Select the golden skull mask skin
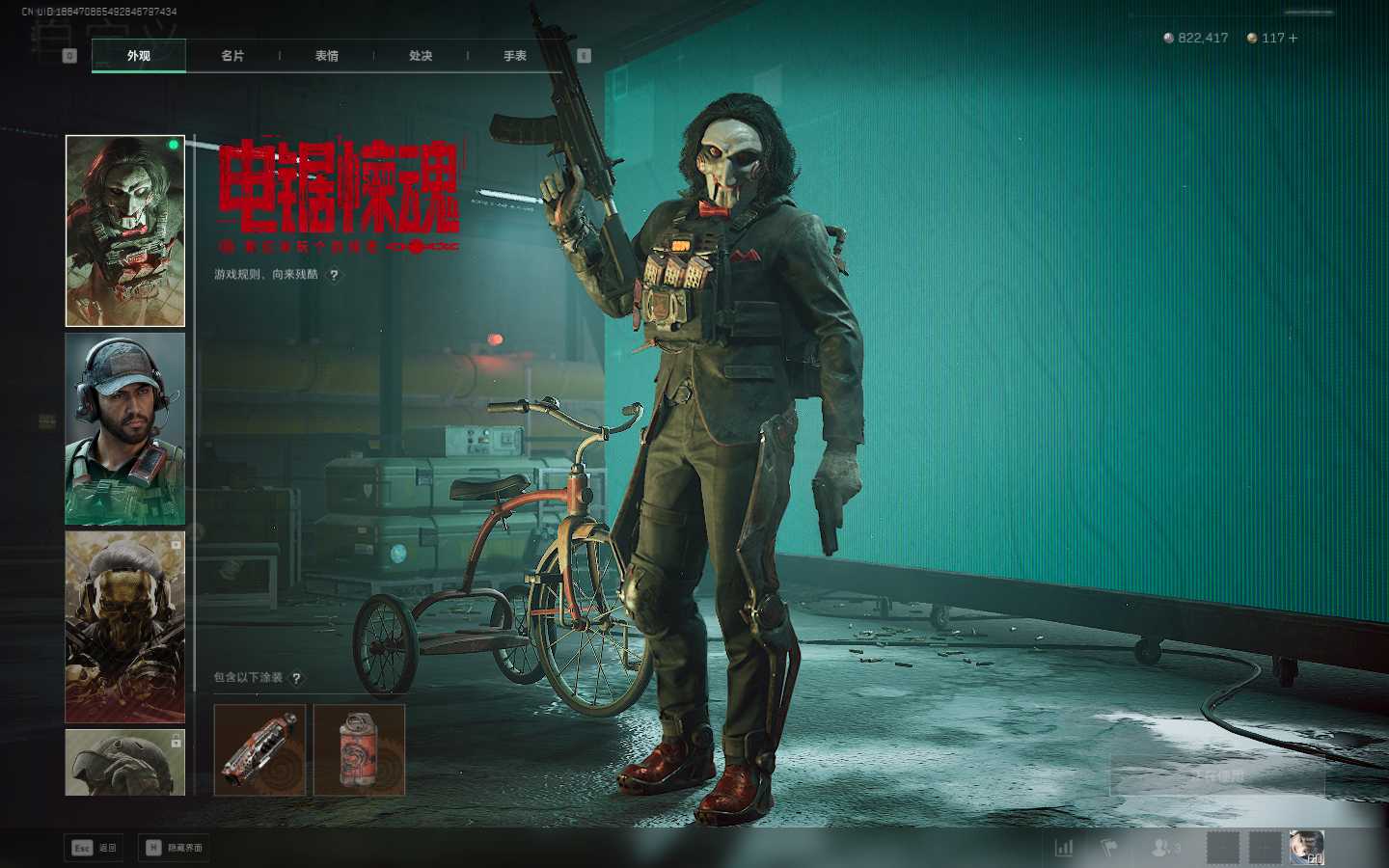 click(x=125, y=626)
